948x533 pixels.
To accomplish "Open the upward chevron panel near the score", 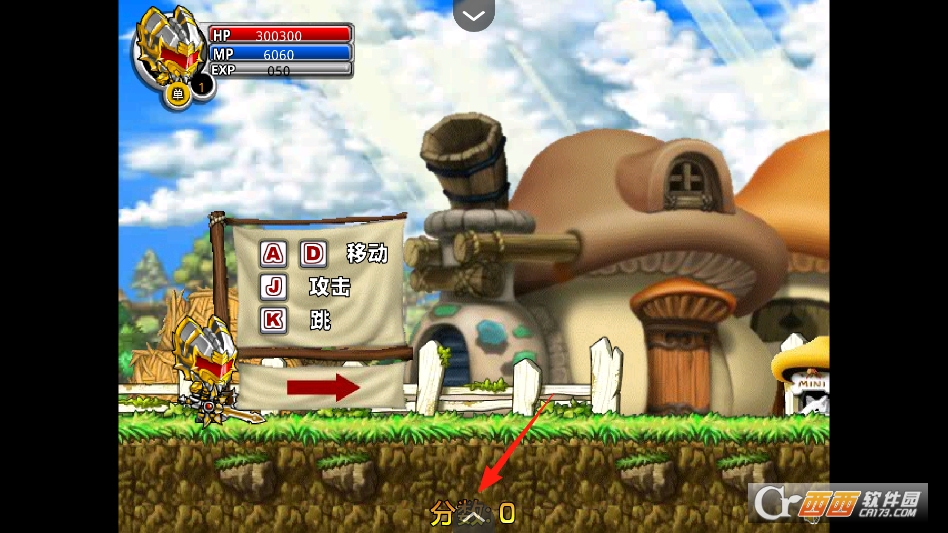I will click(475, 517).
